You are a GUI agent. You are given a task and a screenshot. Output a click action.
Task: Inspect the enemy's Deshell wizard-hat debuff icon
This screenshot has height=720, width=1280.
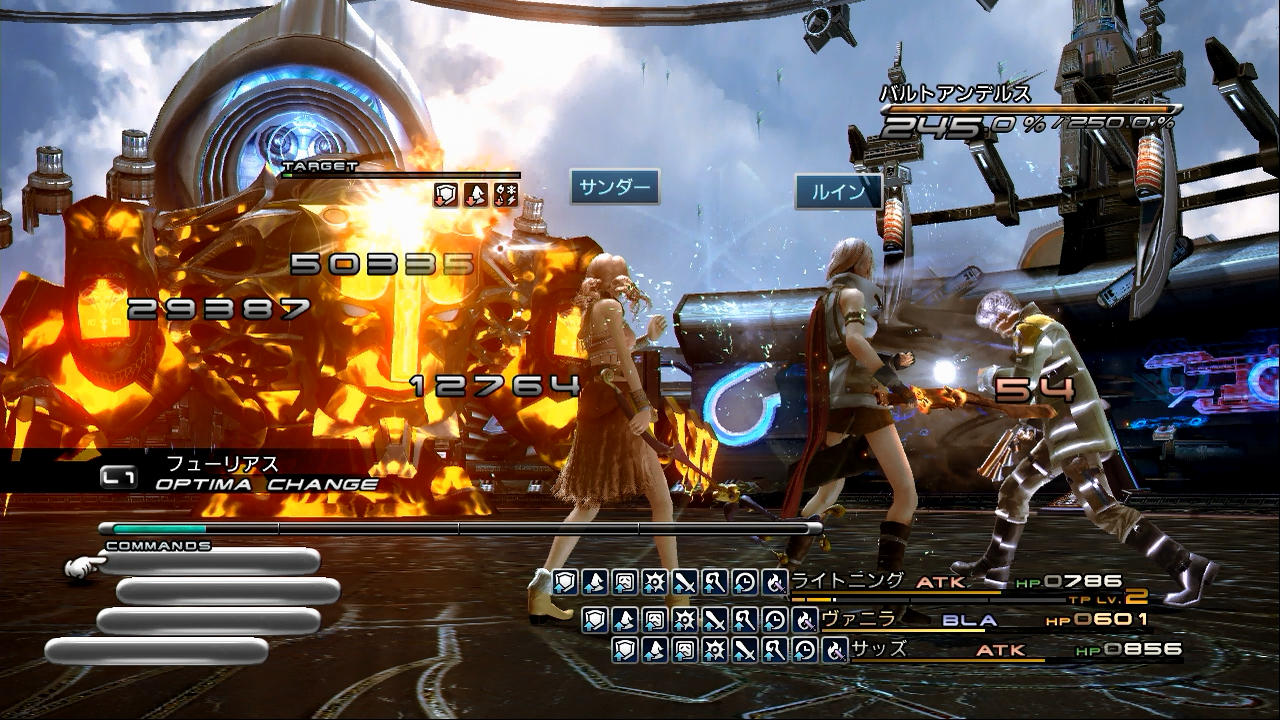[476, 195]
